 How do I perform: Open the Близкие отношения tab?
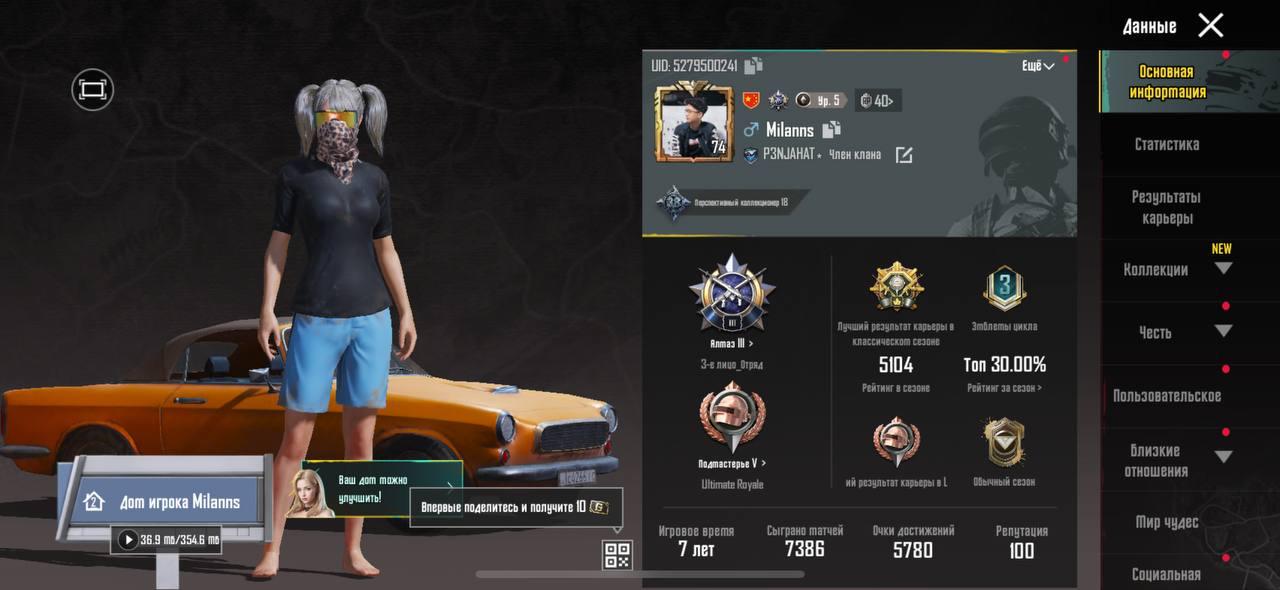tap(1156, 460)
